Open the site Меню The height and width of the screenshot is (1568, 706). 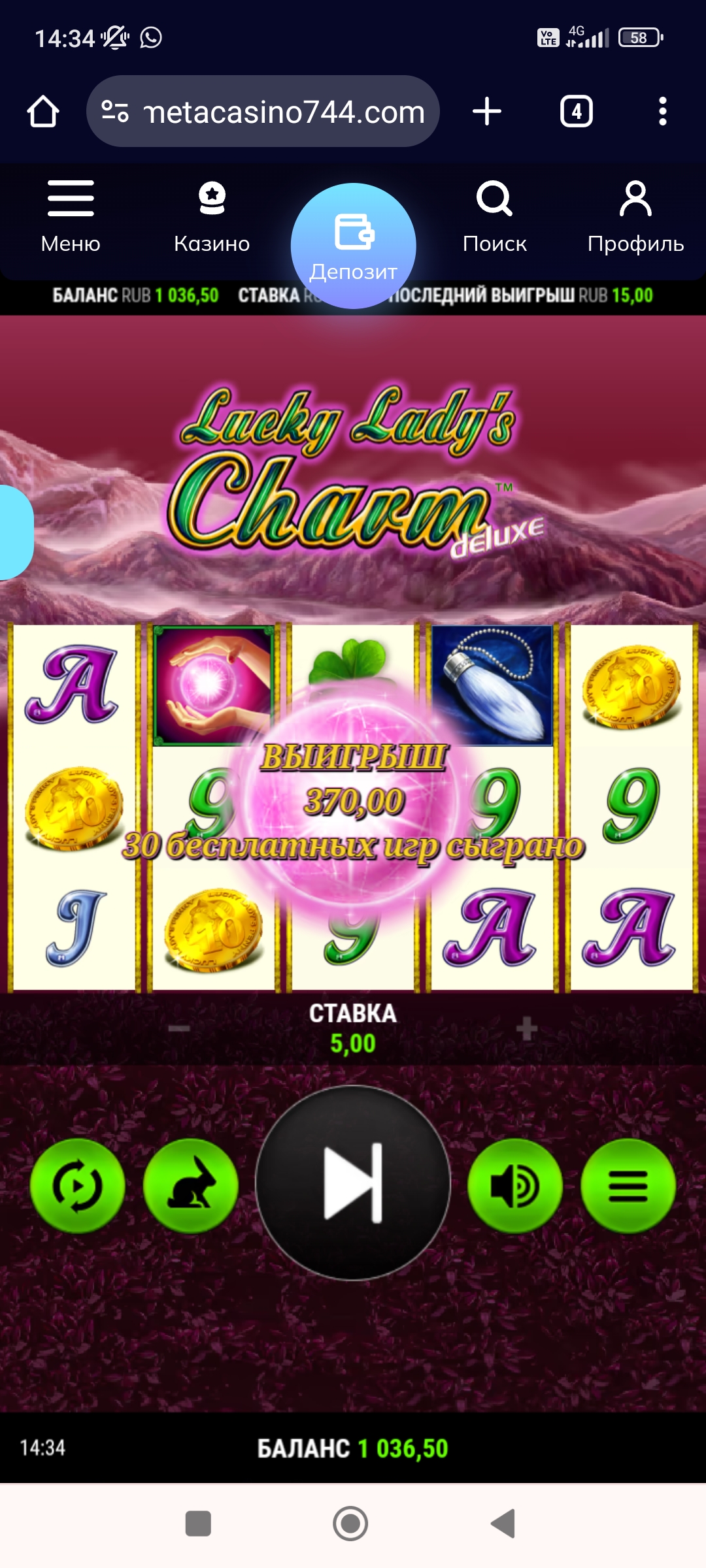pos(71,217)
